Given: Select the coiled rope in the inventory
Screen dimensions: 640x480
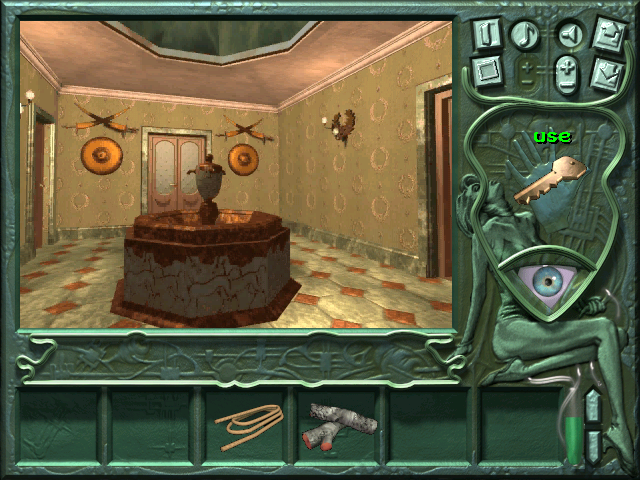Looking at the screenshot, I should (x=249, y=425).
